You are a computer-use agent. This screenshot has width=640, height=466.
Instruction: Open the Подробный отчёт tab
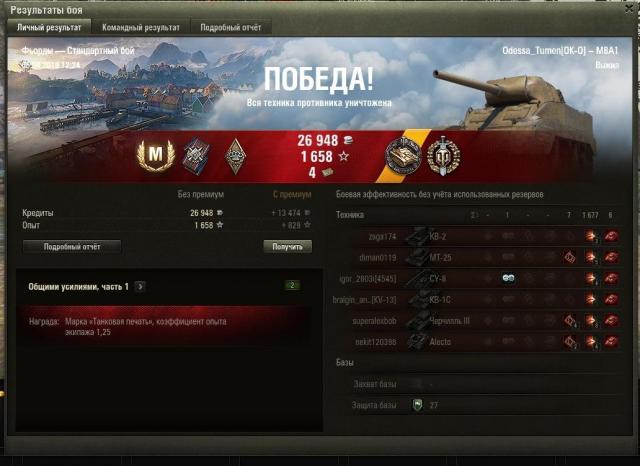click(x=229, y=27)
